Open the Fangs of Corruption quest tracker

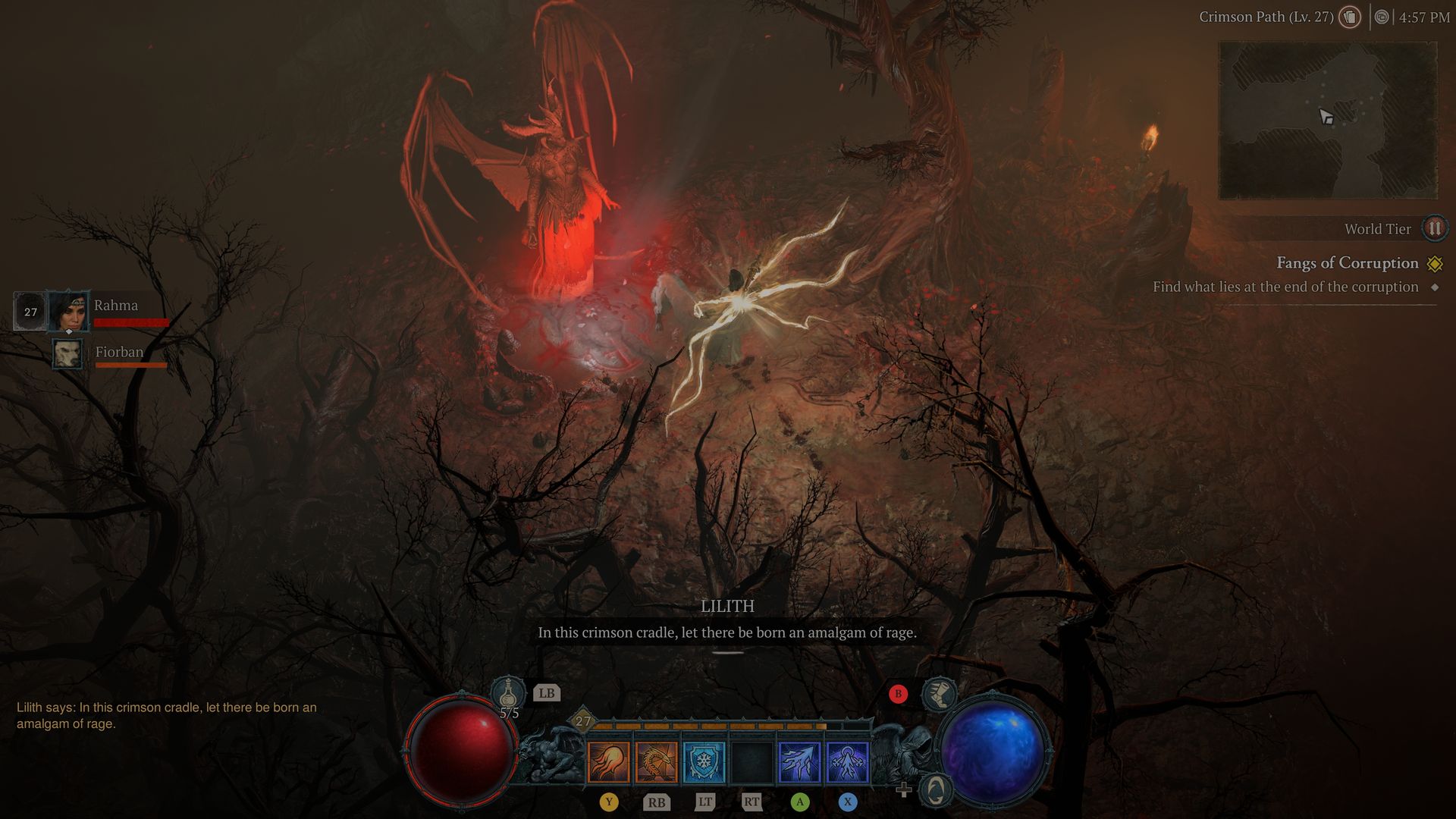[x=1347, y=263]
